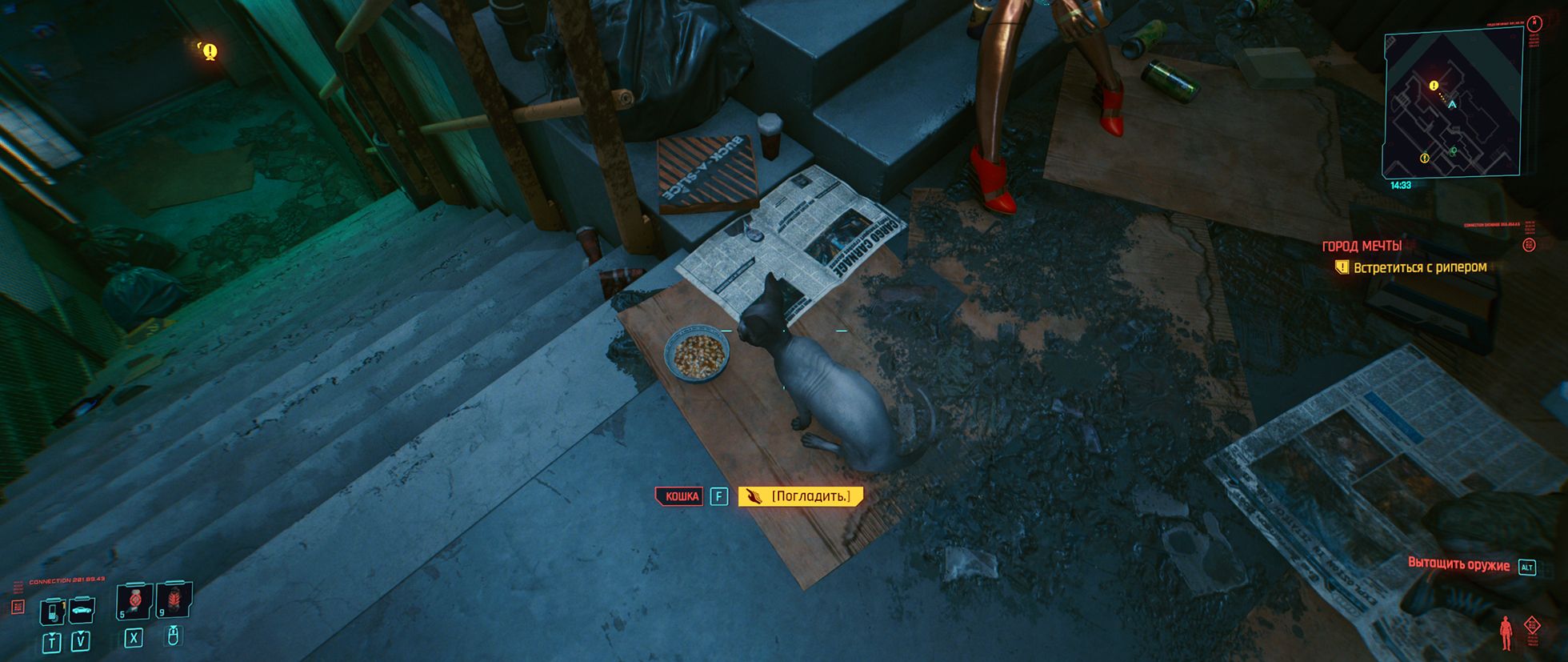
Task: Select the "Встретиться с рипером" quest objective
Action: (x=1419, y=267)
